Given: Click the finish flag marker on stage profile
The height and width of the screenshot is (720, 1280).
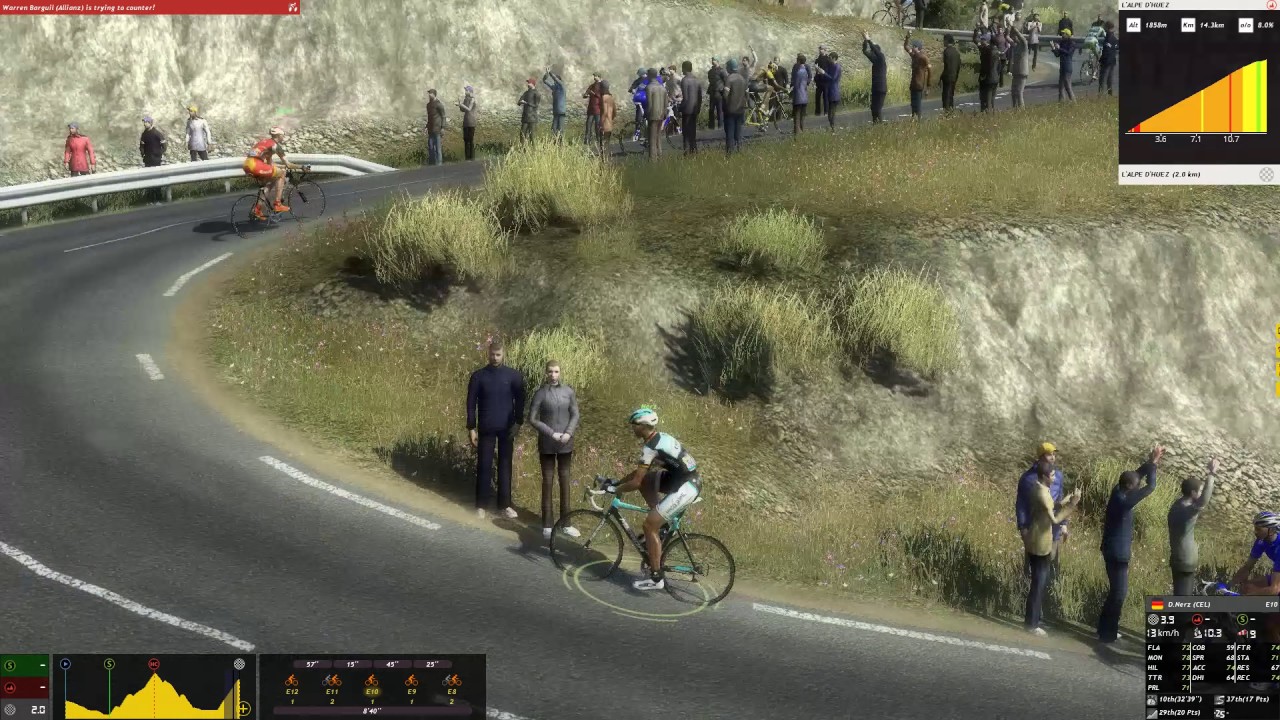Looking at the screenshot, I should [x=239, y=664].
